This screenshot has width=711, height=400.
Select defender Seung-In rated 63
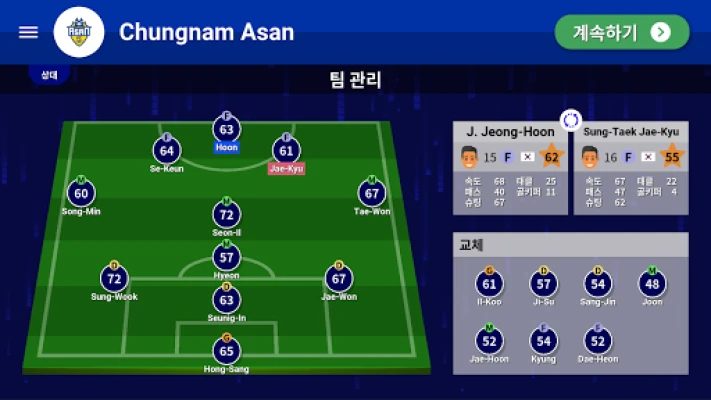227,300
